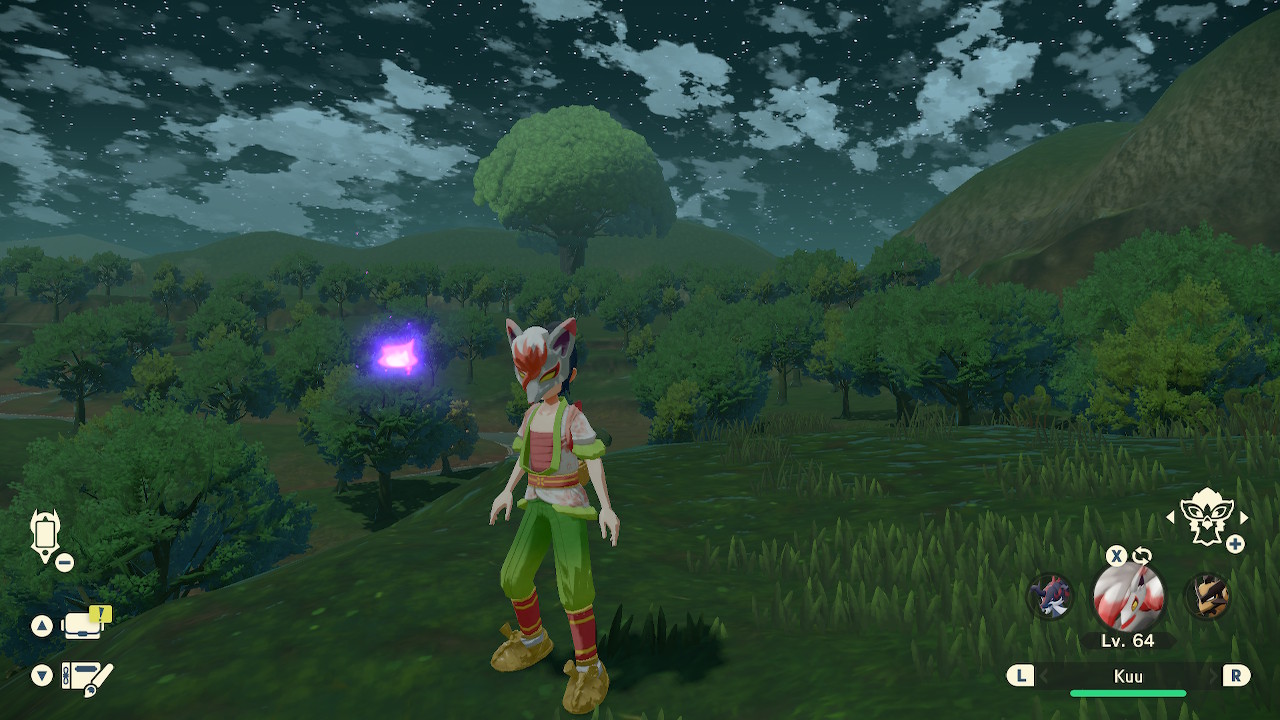Image resolution: width=1280 pixels, height=720 pixels.
Task: Open the satchel with the exclamation alert
Action: click(x=84, y=625)
